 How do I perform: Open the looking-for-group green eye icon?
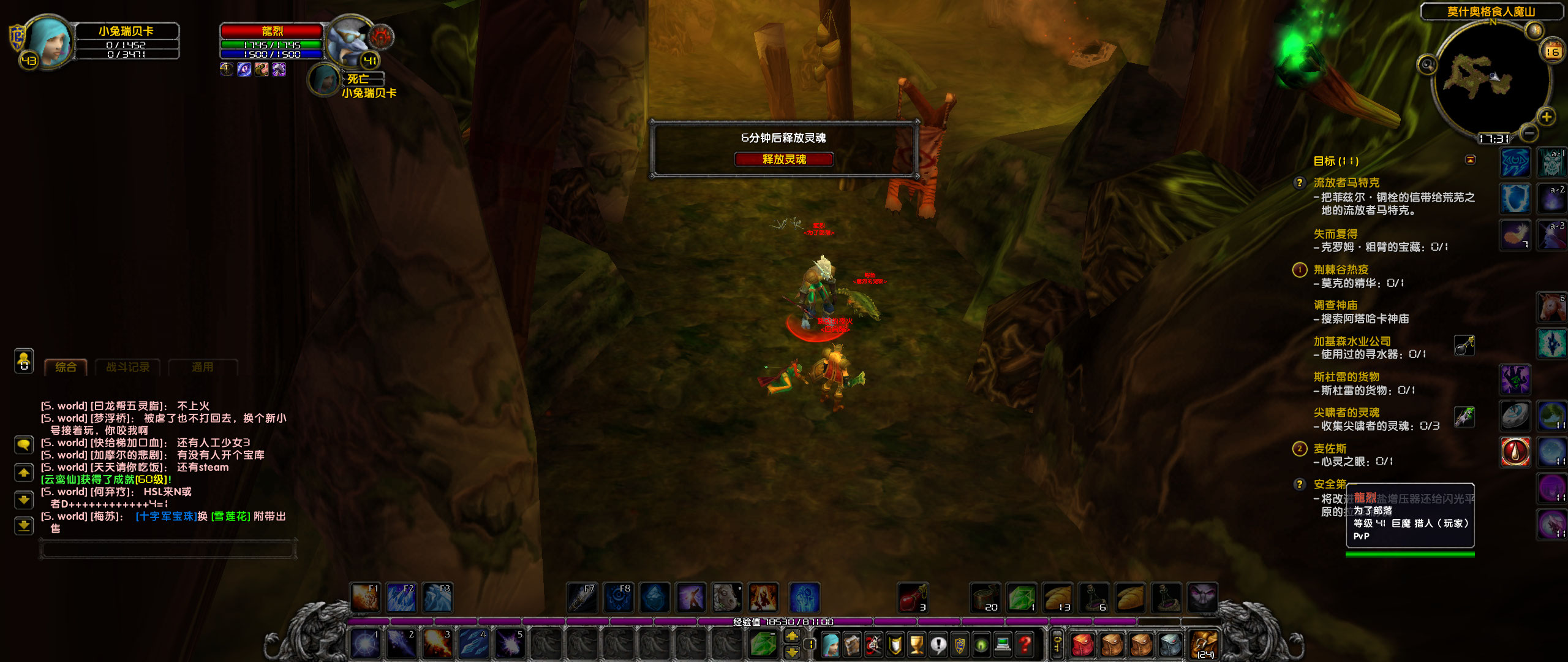tap(981, 644)
